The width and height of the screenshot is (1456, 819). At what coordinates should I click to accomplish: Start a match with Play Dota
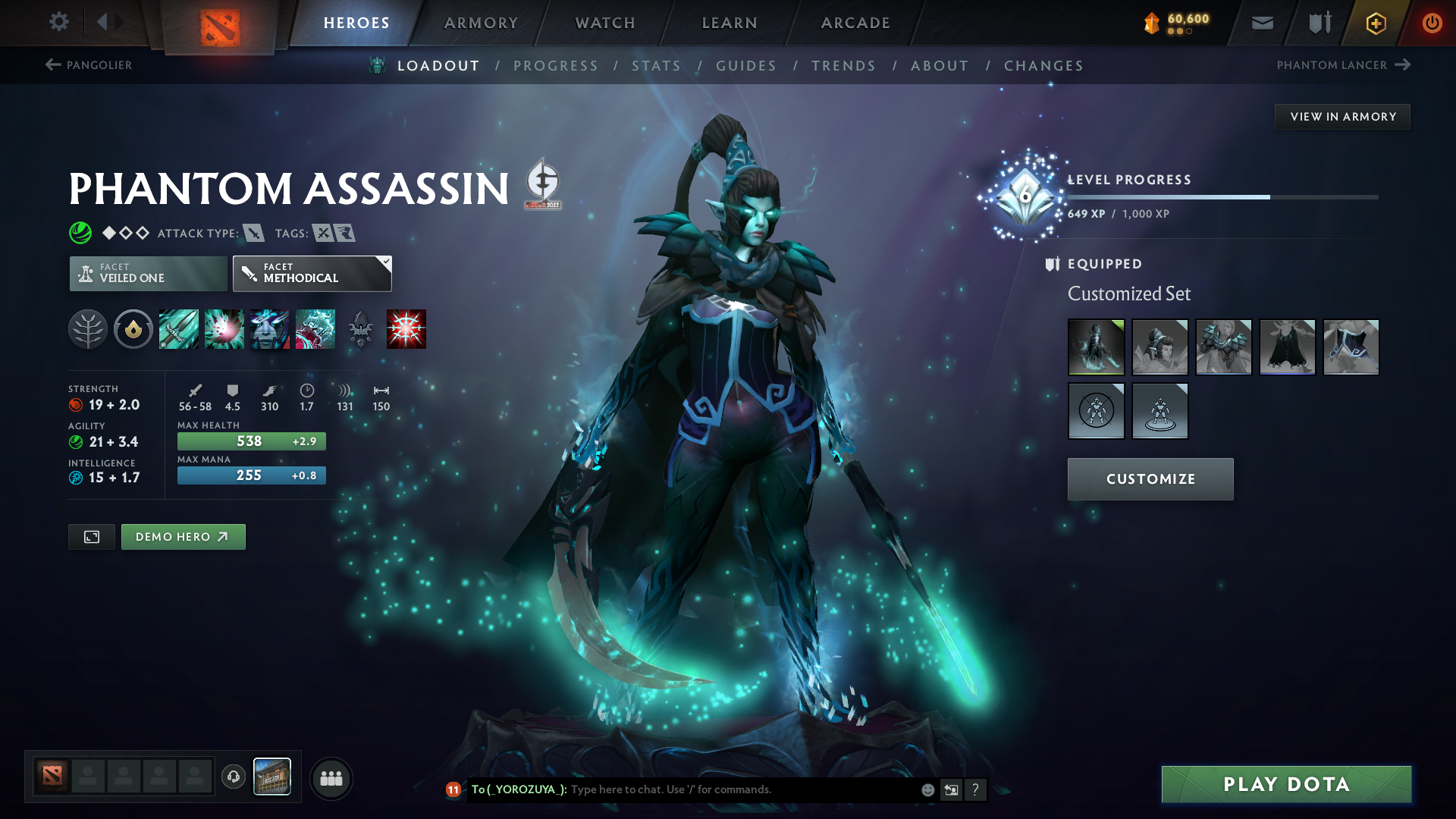point(1286,784)
